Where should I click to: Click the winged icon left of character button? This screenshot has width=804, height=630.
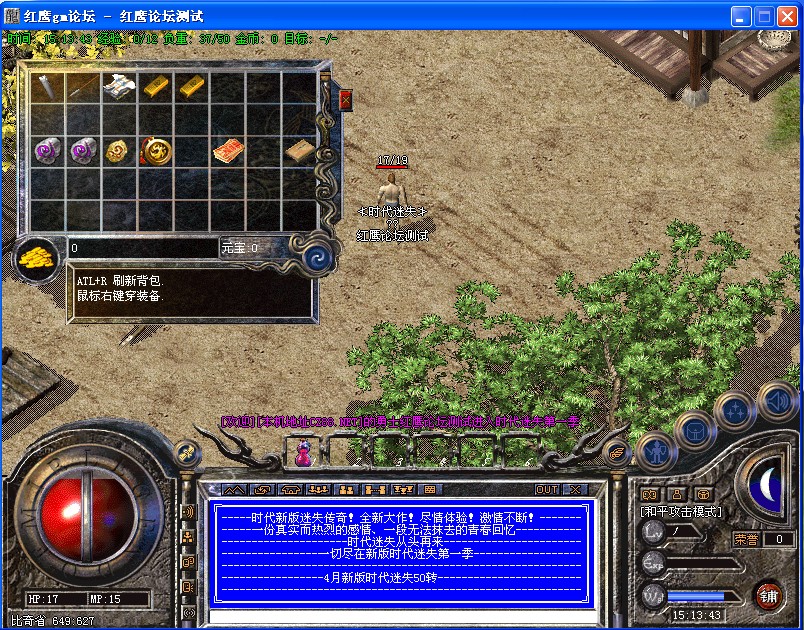pyautogui.click(x=616, y=449)
